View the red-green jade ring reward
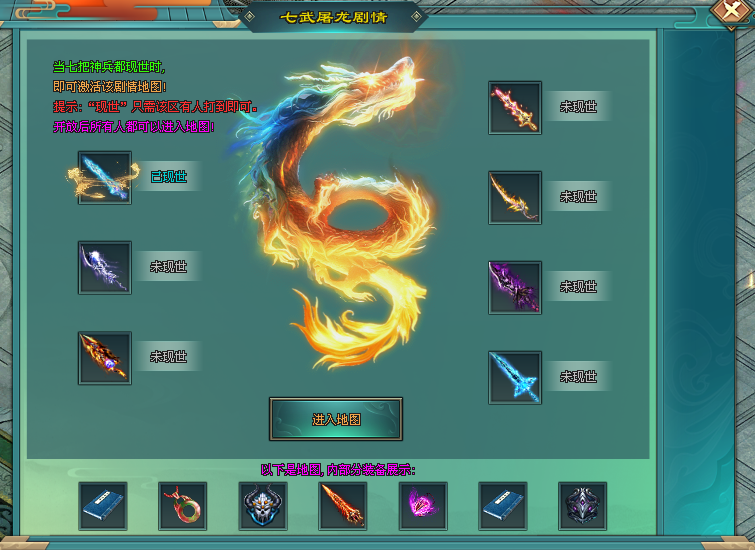This screenshot has height=550, width=755. [183, 505]
